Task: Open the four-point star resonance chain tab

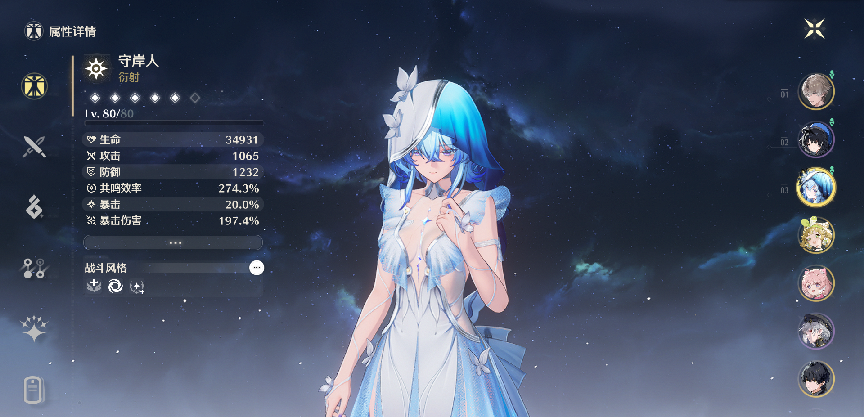Action: click(35, 330)
